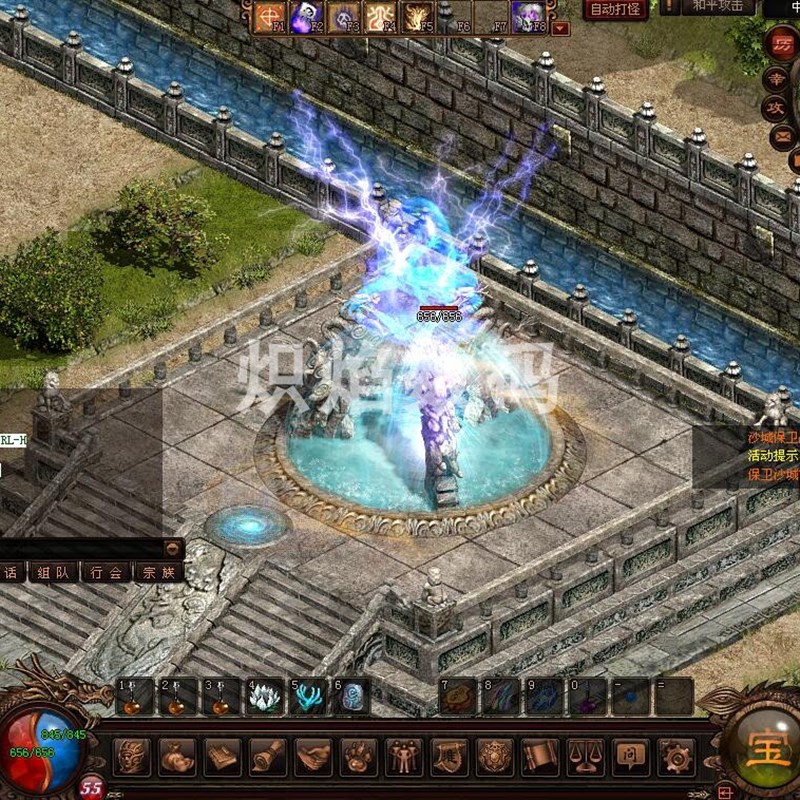
Task: Use the white lotus item in slot 4
Action: [x=265, y=697]
